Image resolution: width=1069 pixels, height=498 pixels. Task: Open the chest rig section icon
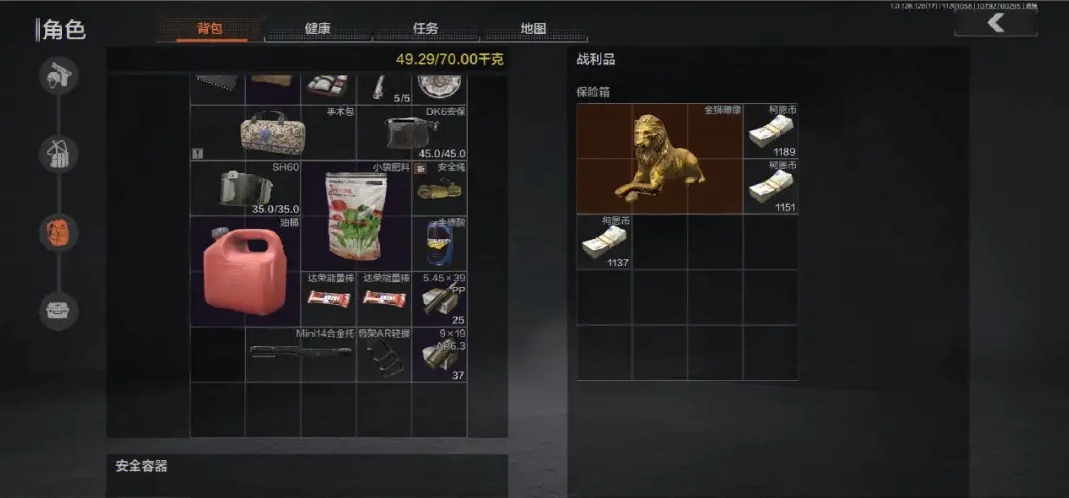click(x=59, y=153)
